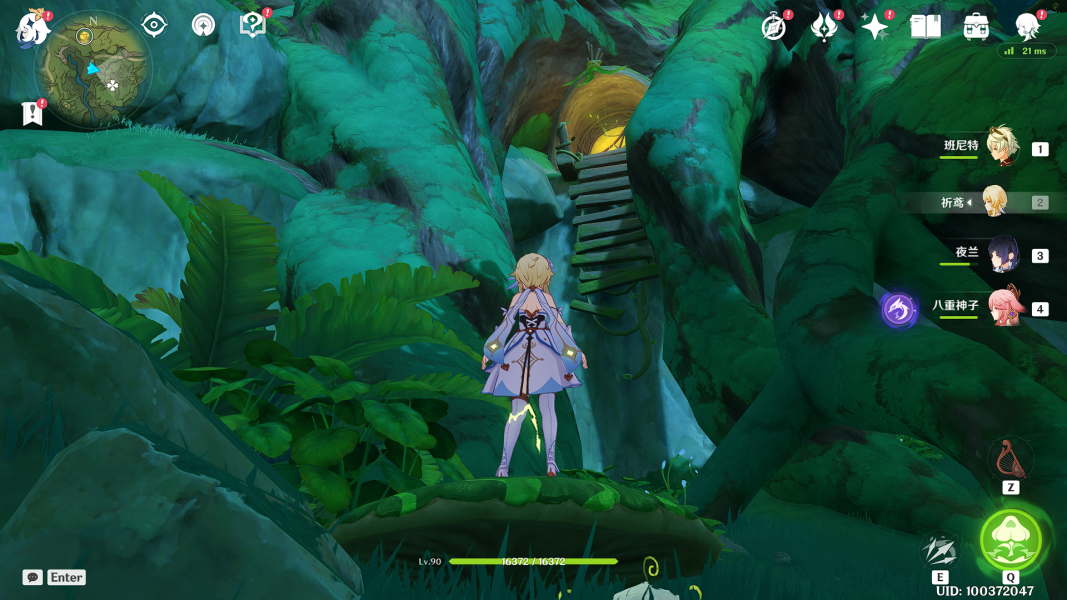Open the Wish four-pointed star icon

(874, 27)
